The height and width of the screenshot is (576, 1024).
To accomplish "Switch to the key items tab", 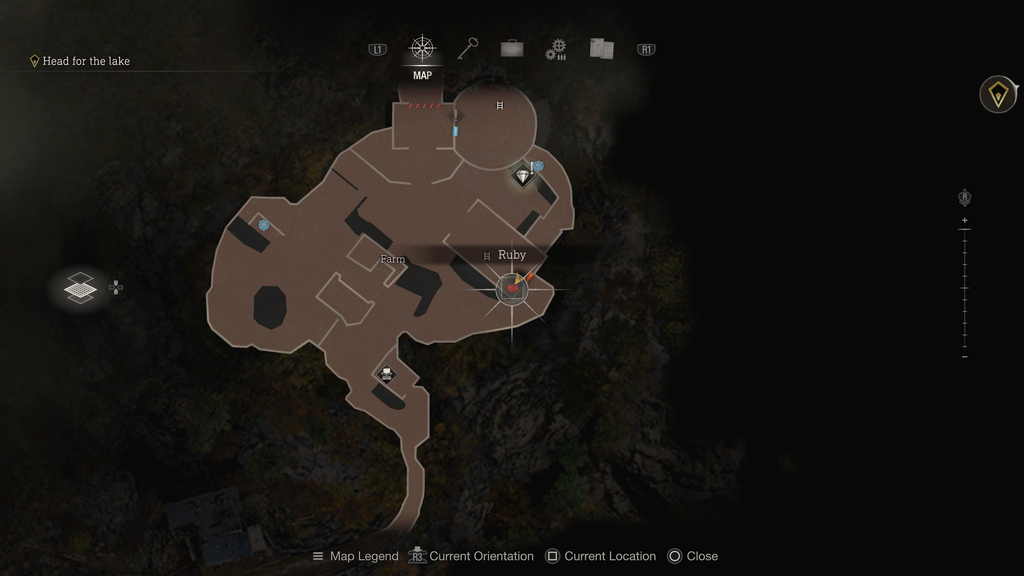I will point(468,49).
